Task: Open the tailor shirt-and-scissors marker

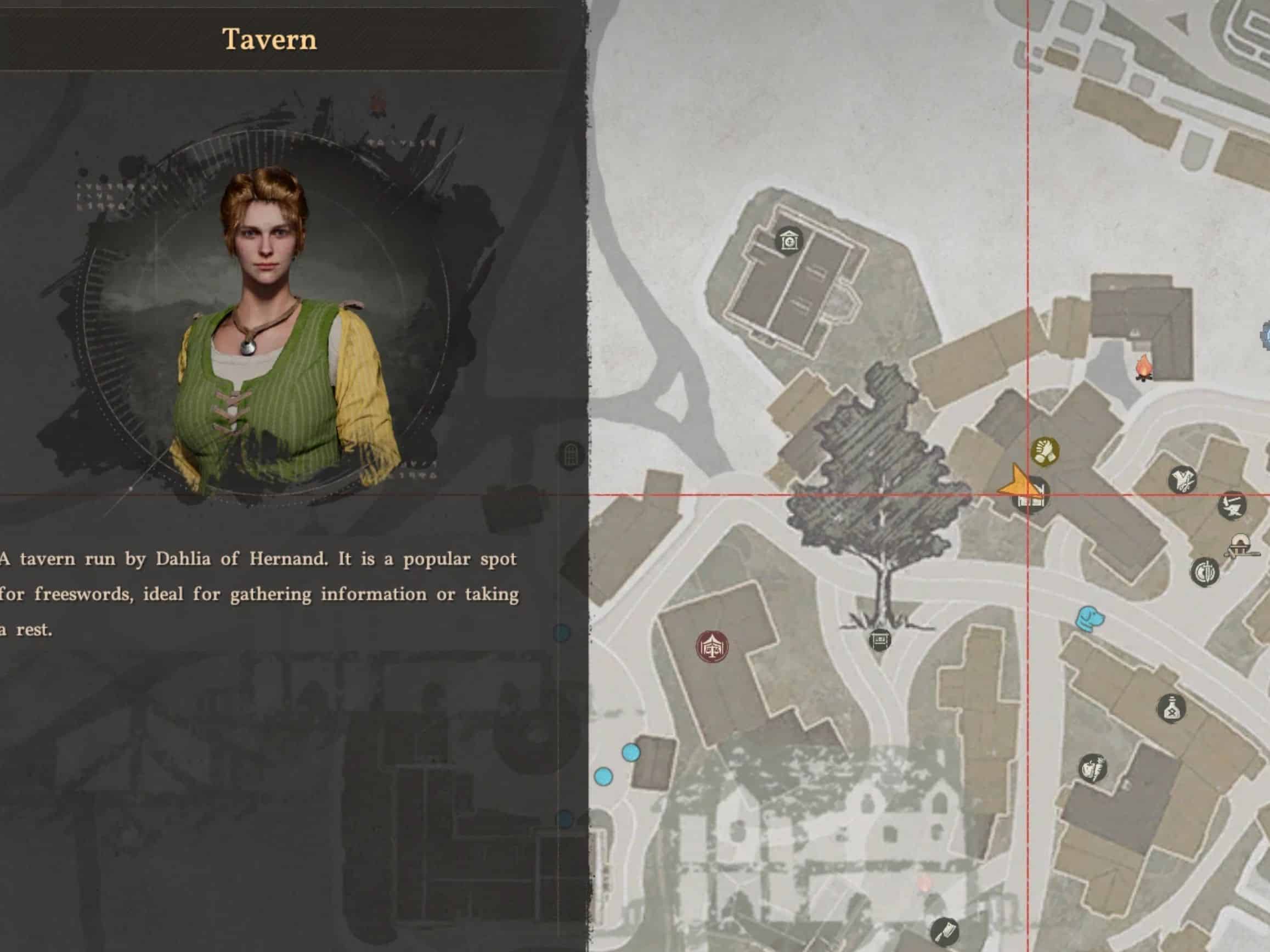Action: [1183, 480]
